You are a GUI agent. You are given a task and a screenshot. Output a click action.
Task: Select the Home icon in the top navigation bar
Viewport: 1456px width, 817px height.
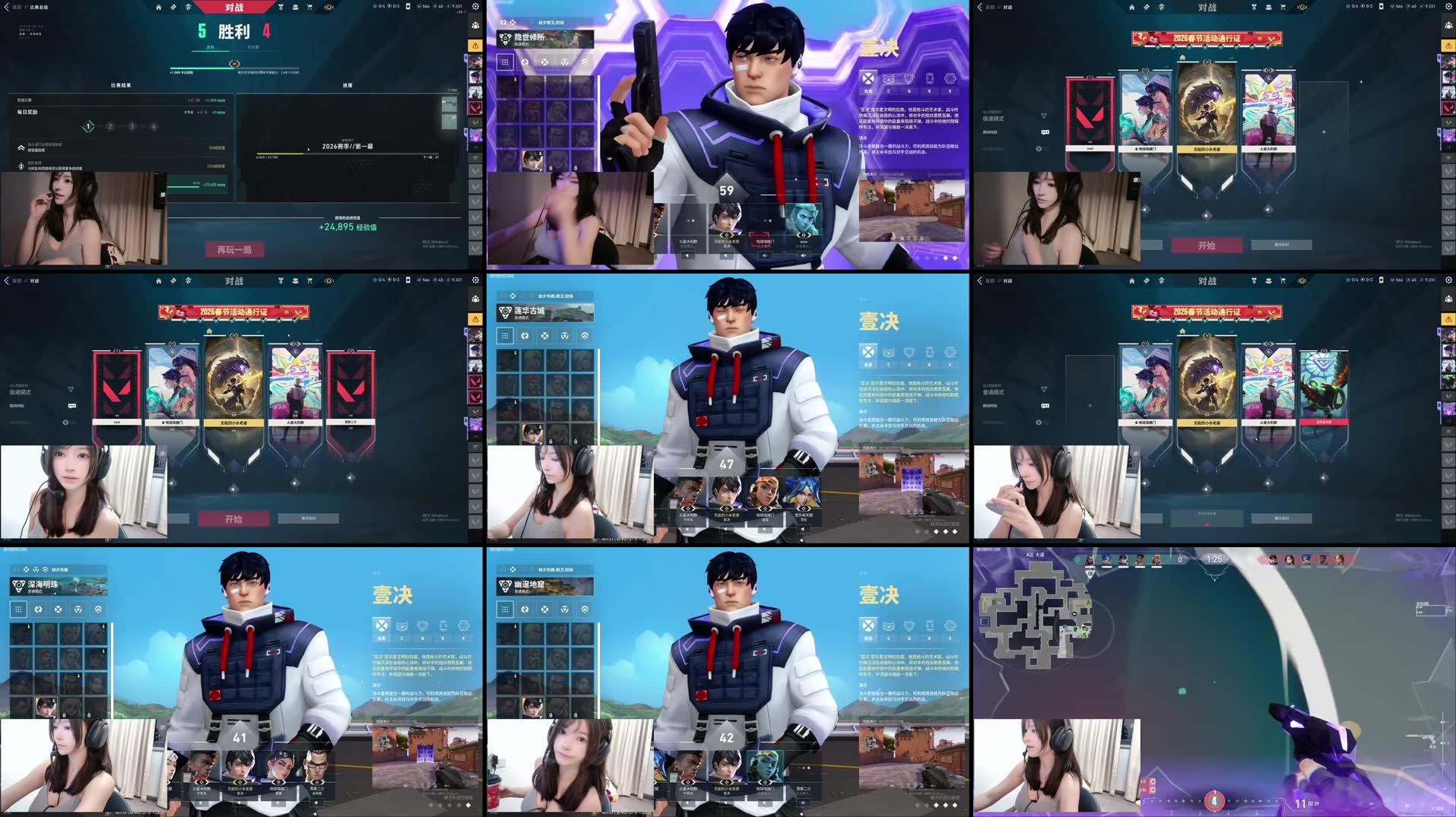pyautogui.click(x=158, y=6)
